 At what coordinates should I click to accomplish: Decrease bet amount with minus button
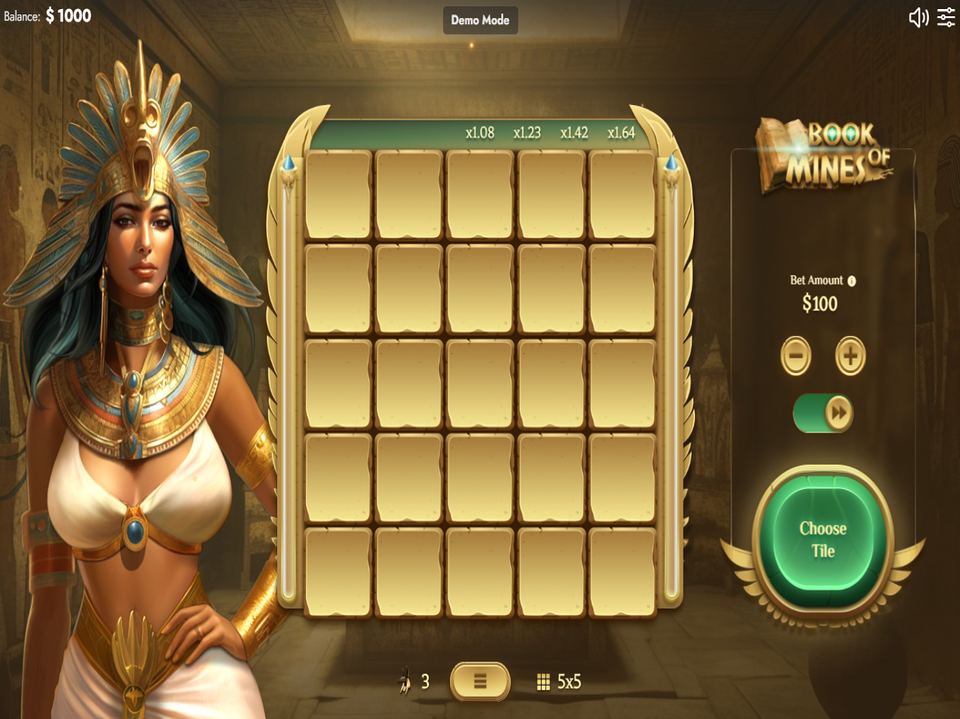796,356
